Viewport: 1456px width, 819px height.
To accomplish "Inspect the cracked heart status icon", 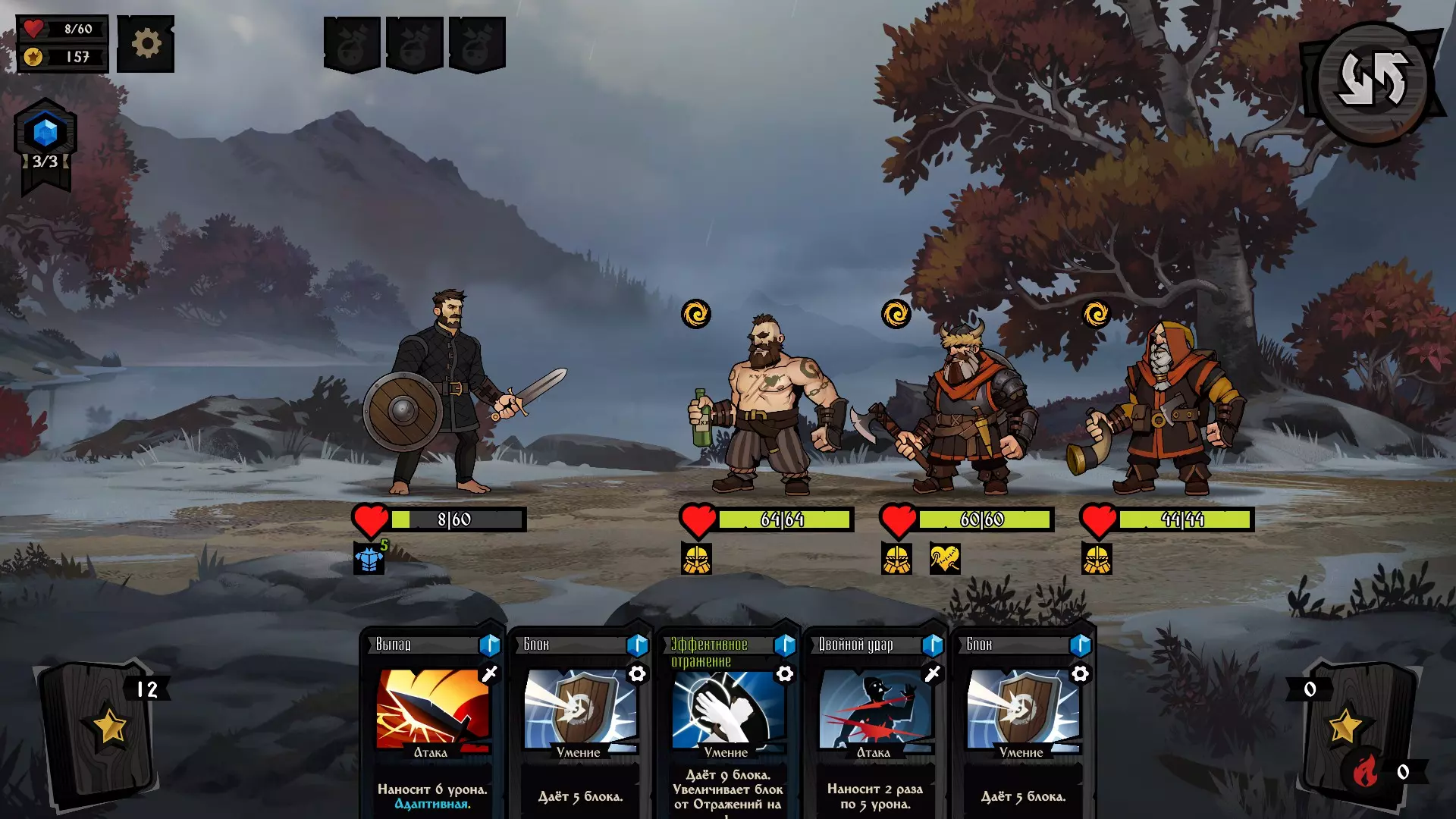I will [945, 560].
